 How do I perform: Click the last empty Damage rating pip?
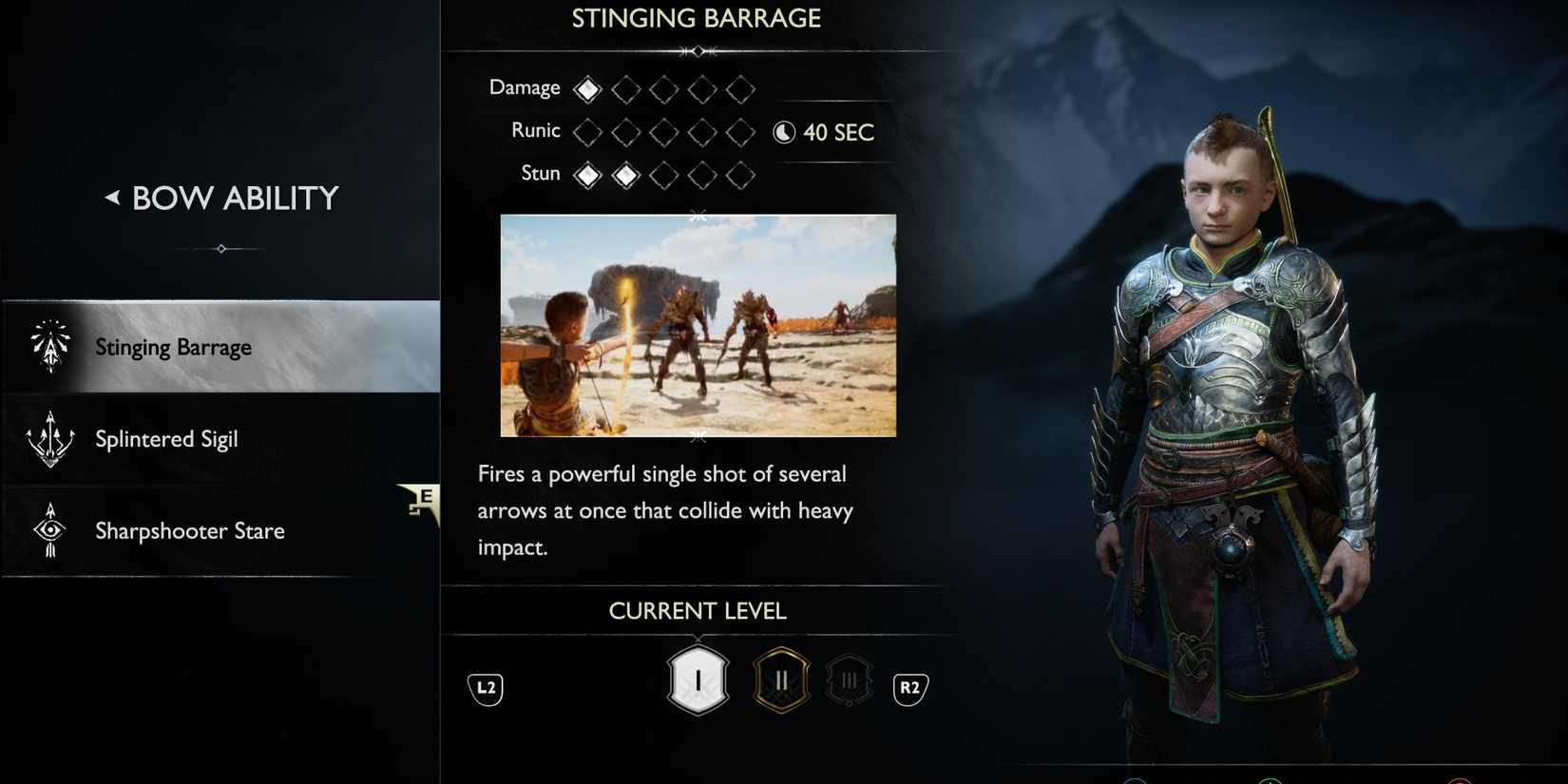tap(741, 87)
